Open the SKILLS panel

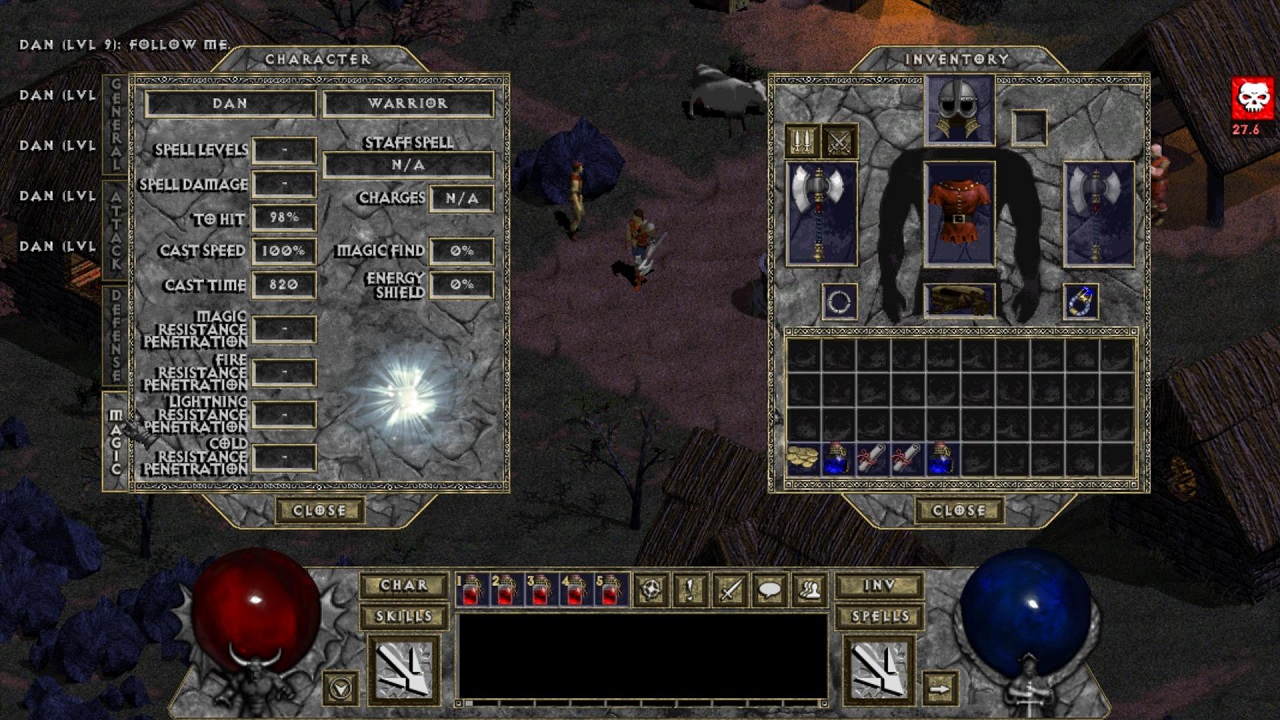(x=403, y=616)
